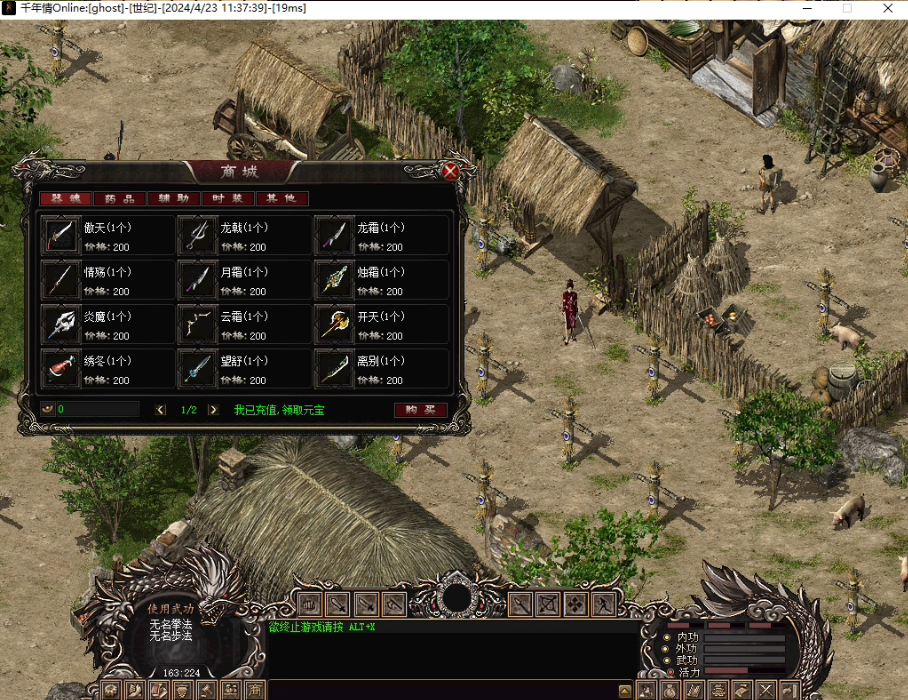The height and width of the screenshot is (700, 908).
Task: Go to the next shop page
Action: pyautogui.click(x=213, y=410)
